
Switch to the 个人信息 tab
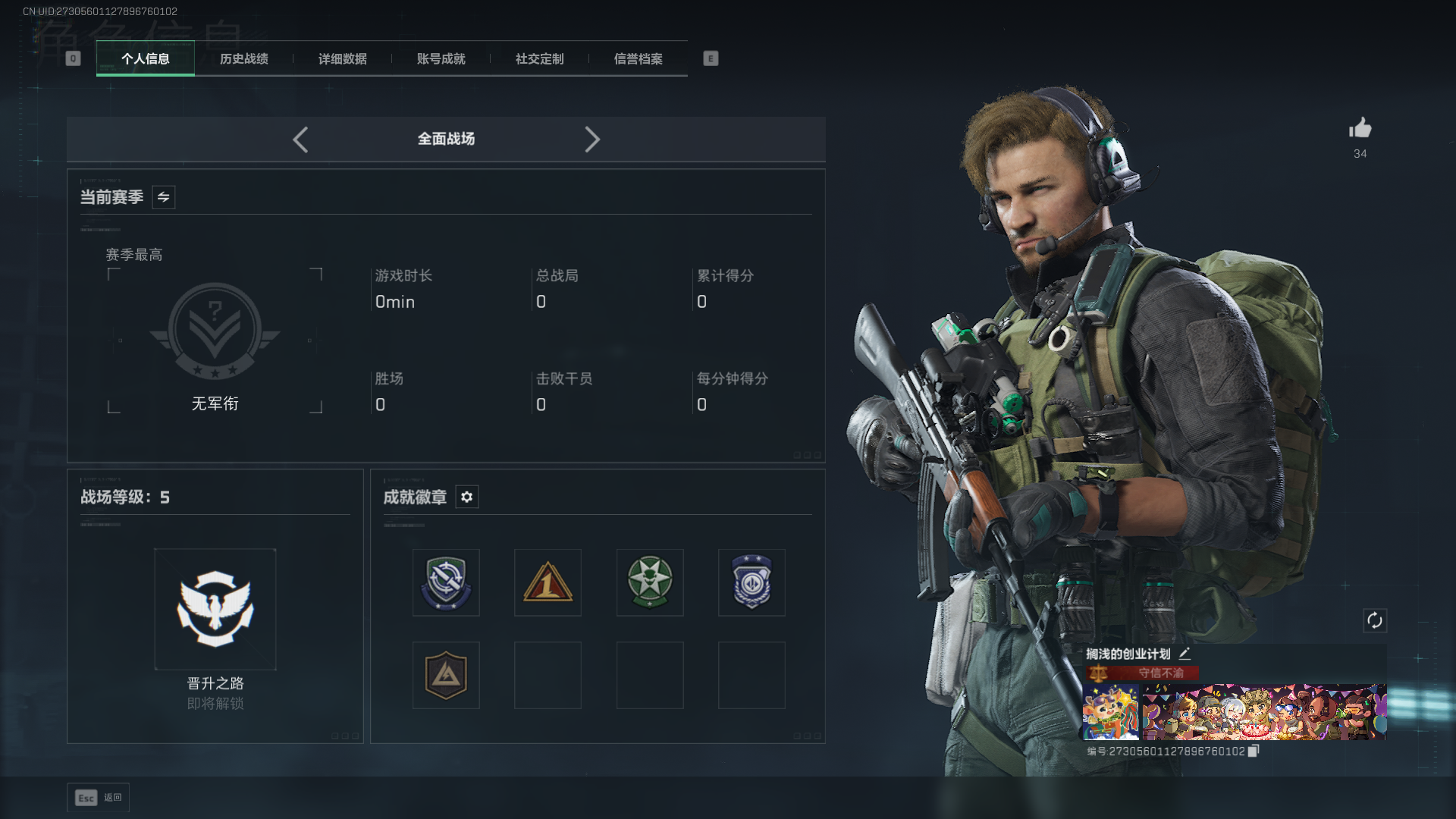click(x=146, y=58)
